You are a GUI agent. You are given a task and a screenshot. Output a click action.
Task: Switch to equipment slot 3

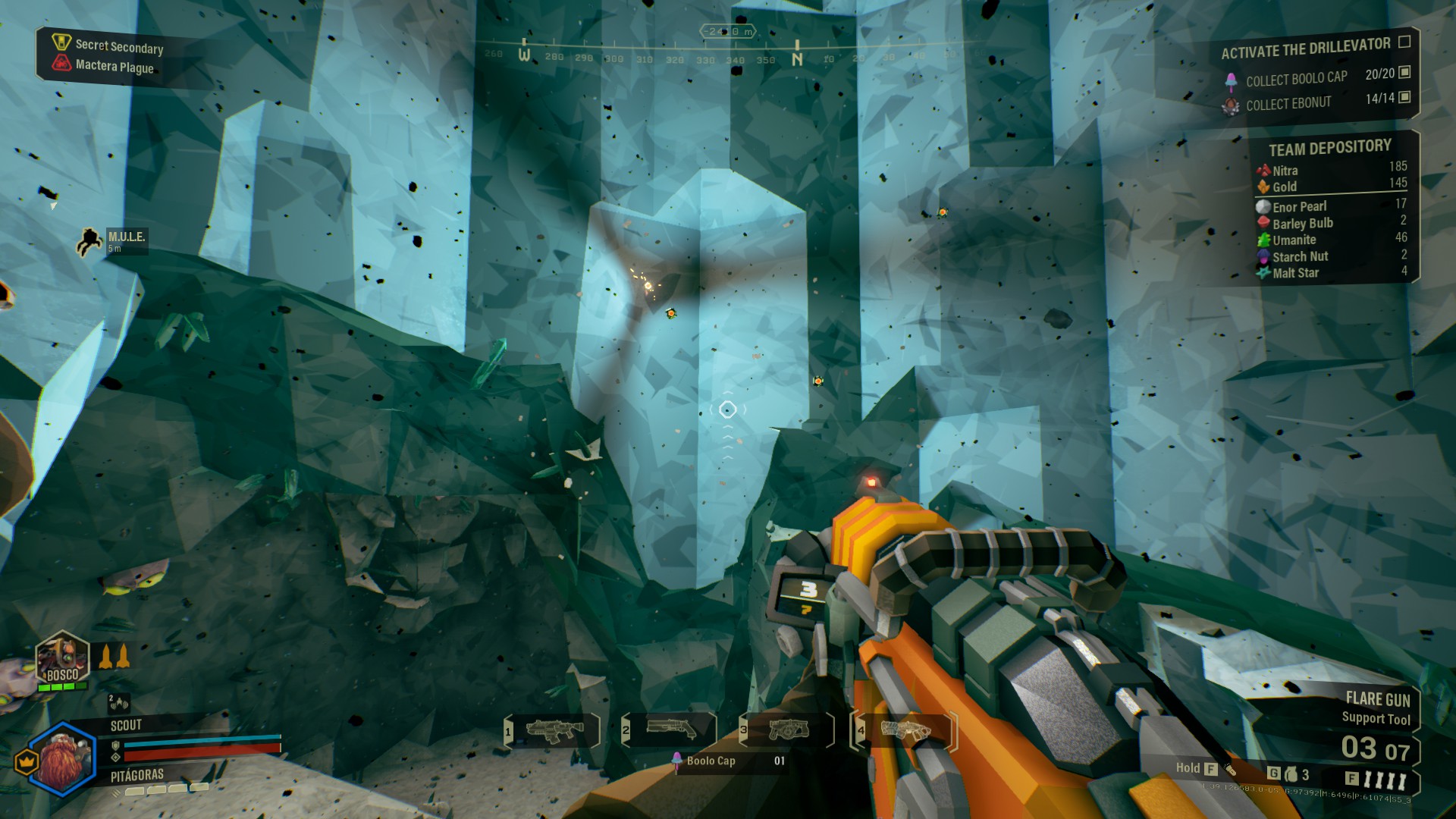coord(788,730)
